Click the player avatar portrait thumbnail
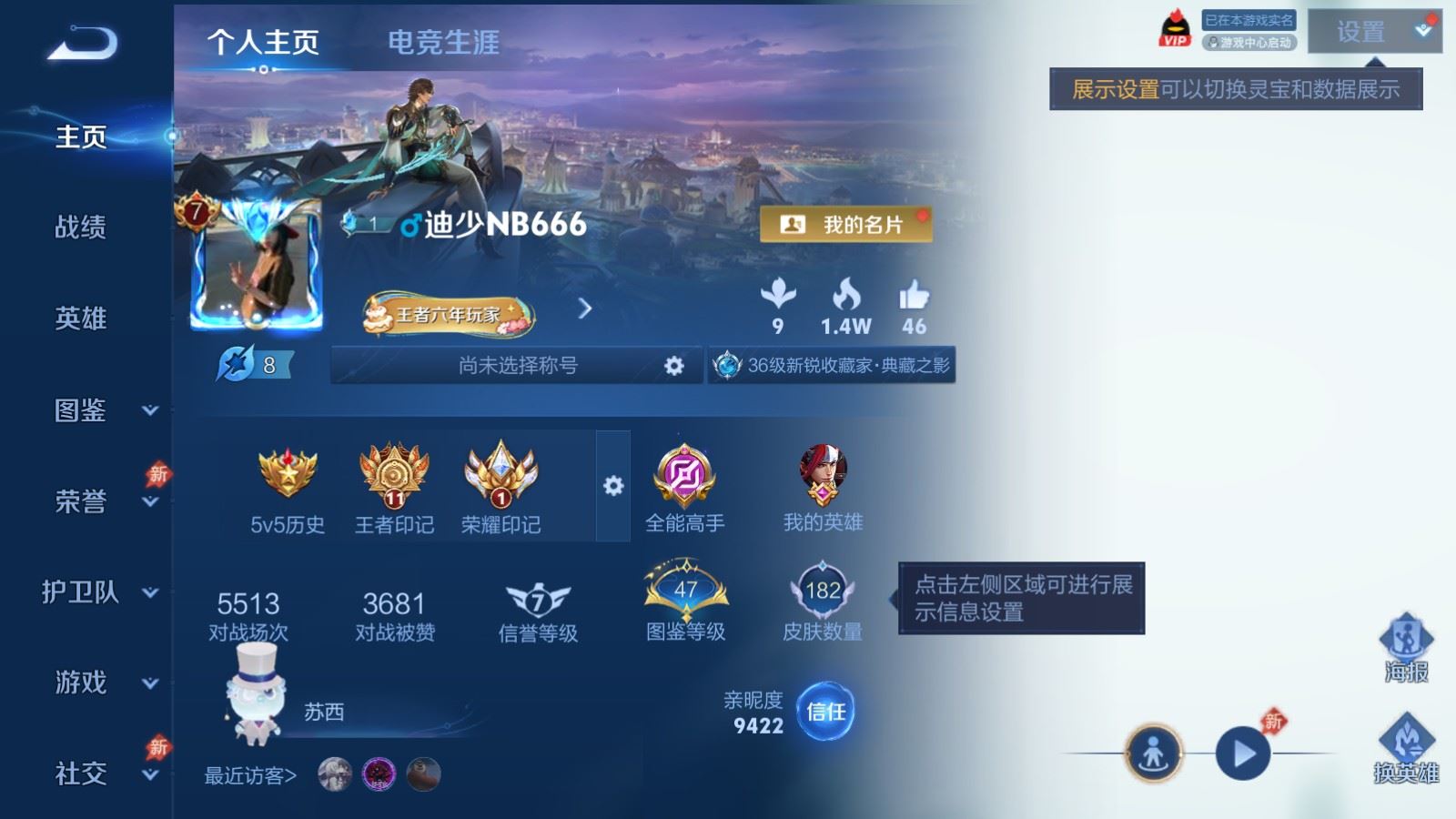Screen dimensions: 1456x819 tap(258, 264)
